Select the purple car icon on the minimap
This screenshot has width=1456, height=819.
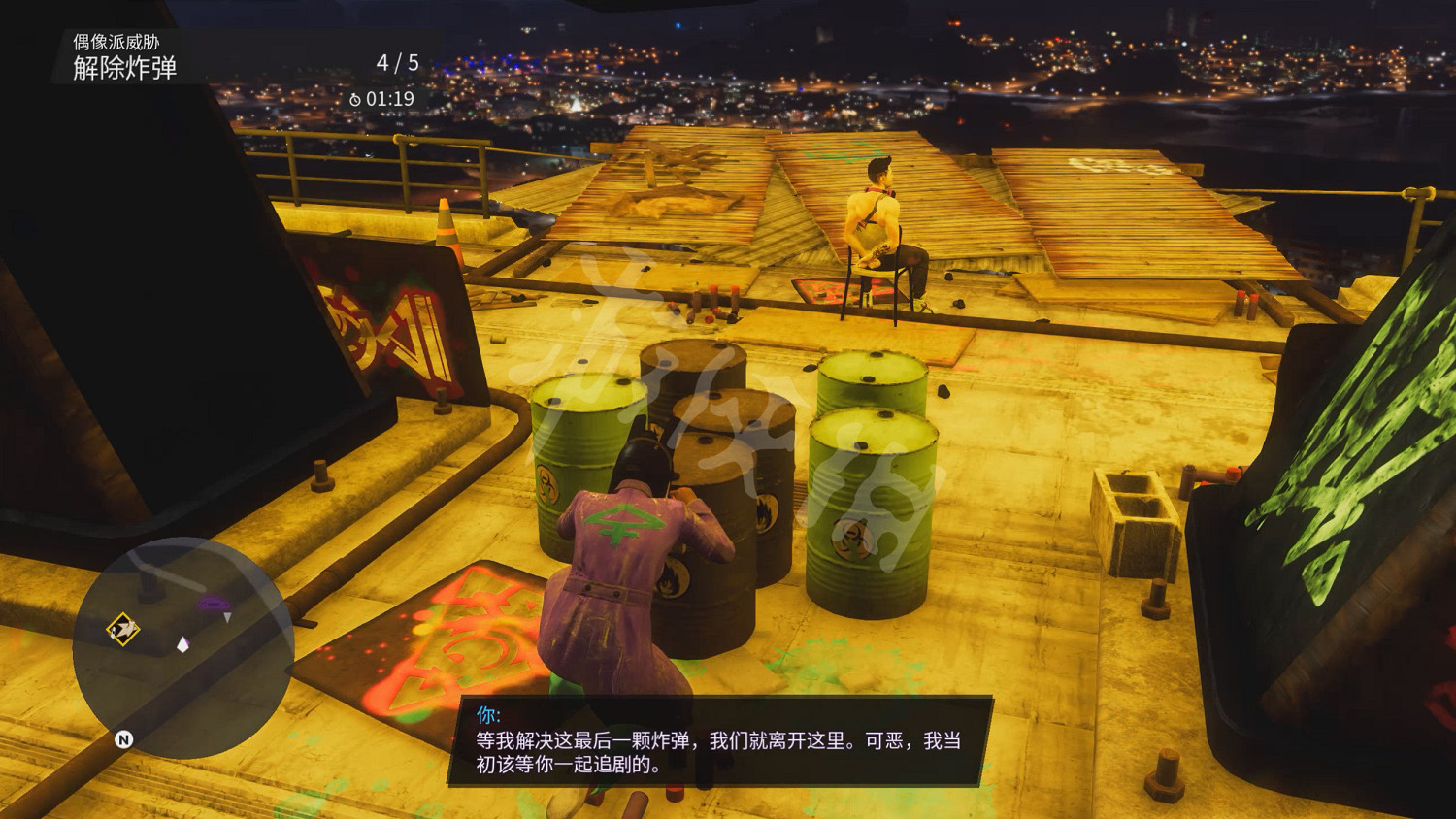click(214, 603)
